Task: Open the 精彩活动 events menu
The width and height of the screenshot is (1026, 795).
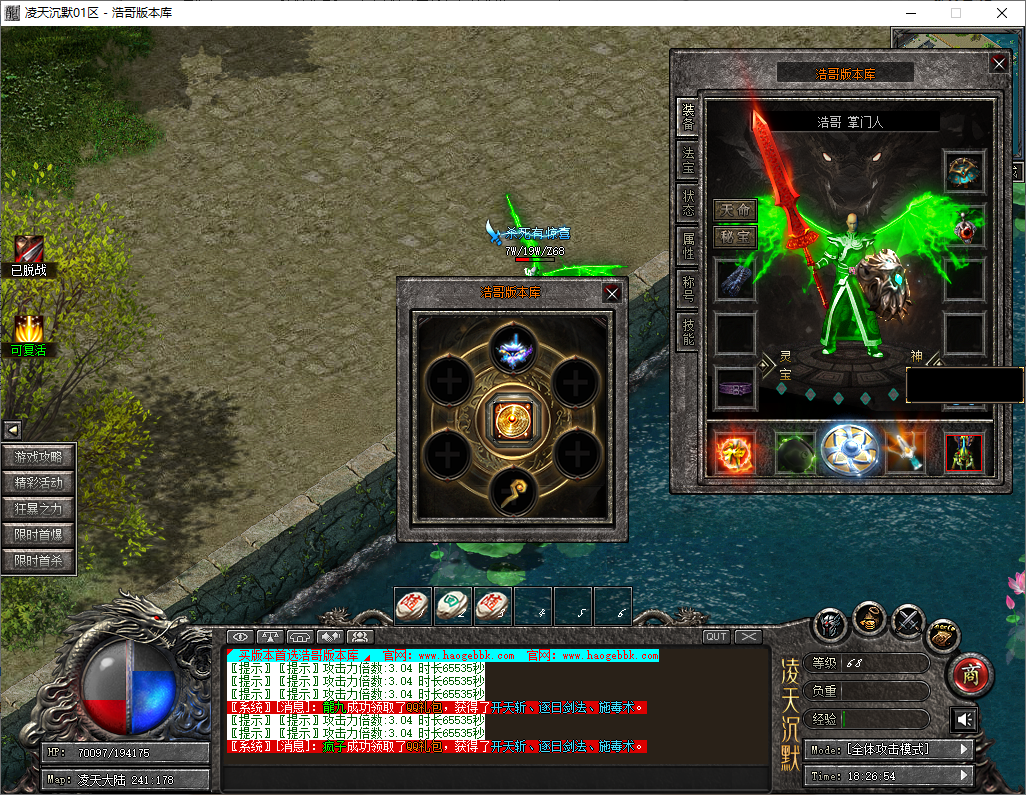Action: click(39, 483)
